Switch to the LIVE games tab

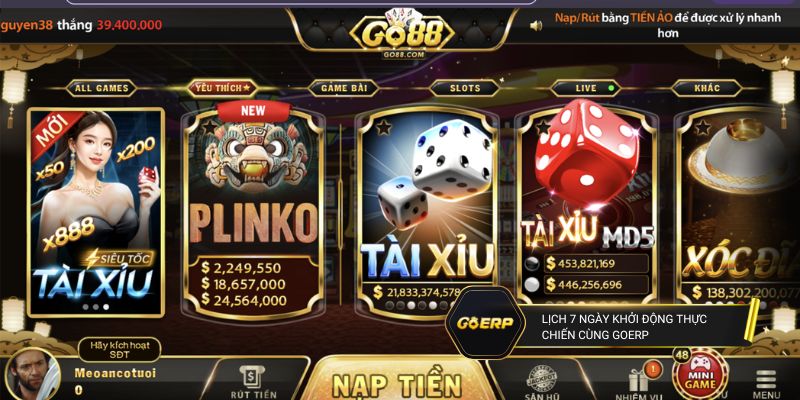tap(585, 88)
